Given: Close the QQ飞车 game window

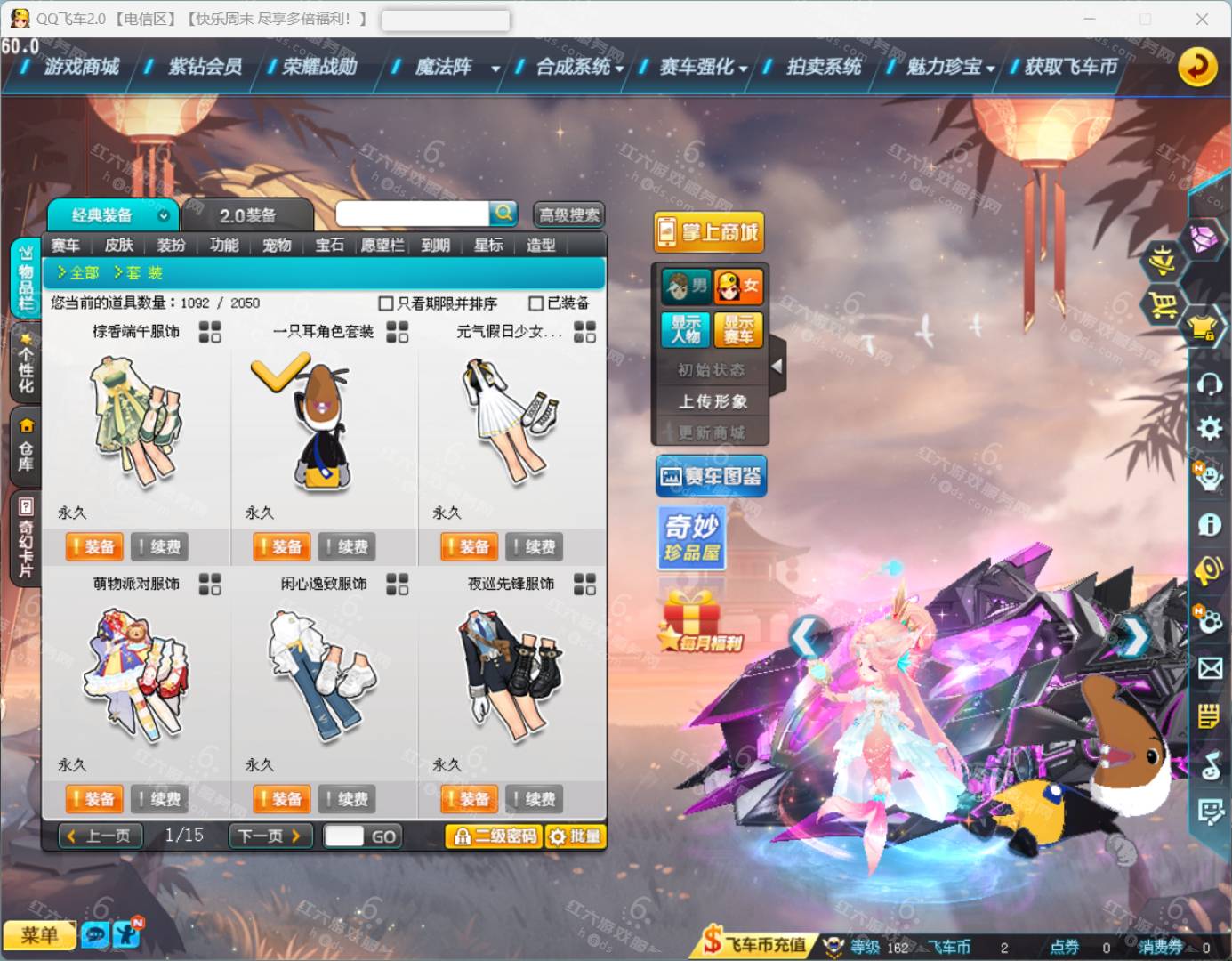Looking at the screenshot, I should [1202, 19].
